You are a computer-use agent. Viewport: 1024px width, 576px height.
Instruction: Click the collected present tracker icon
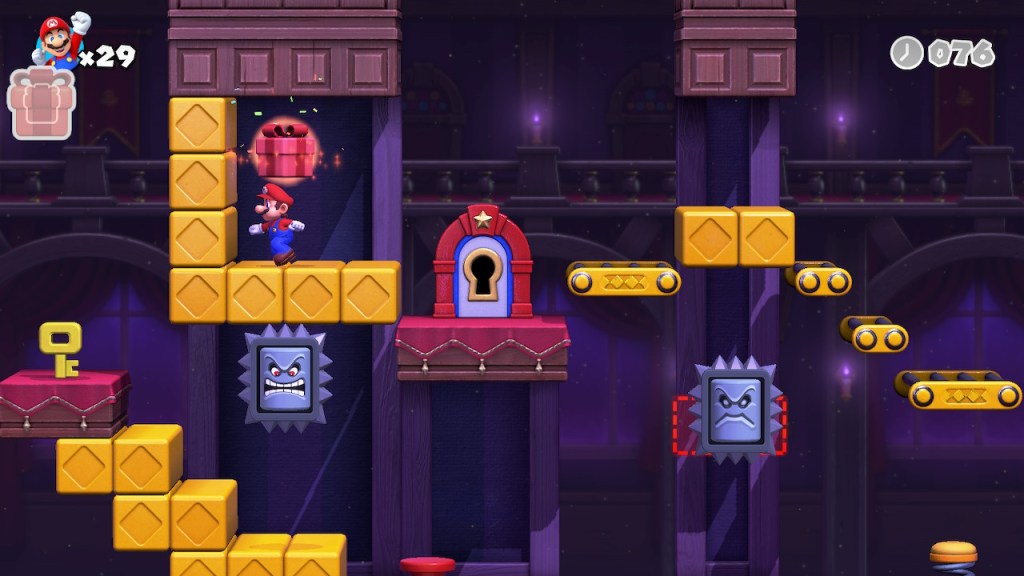[40, 104]
